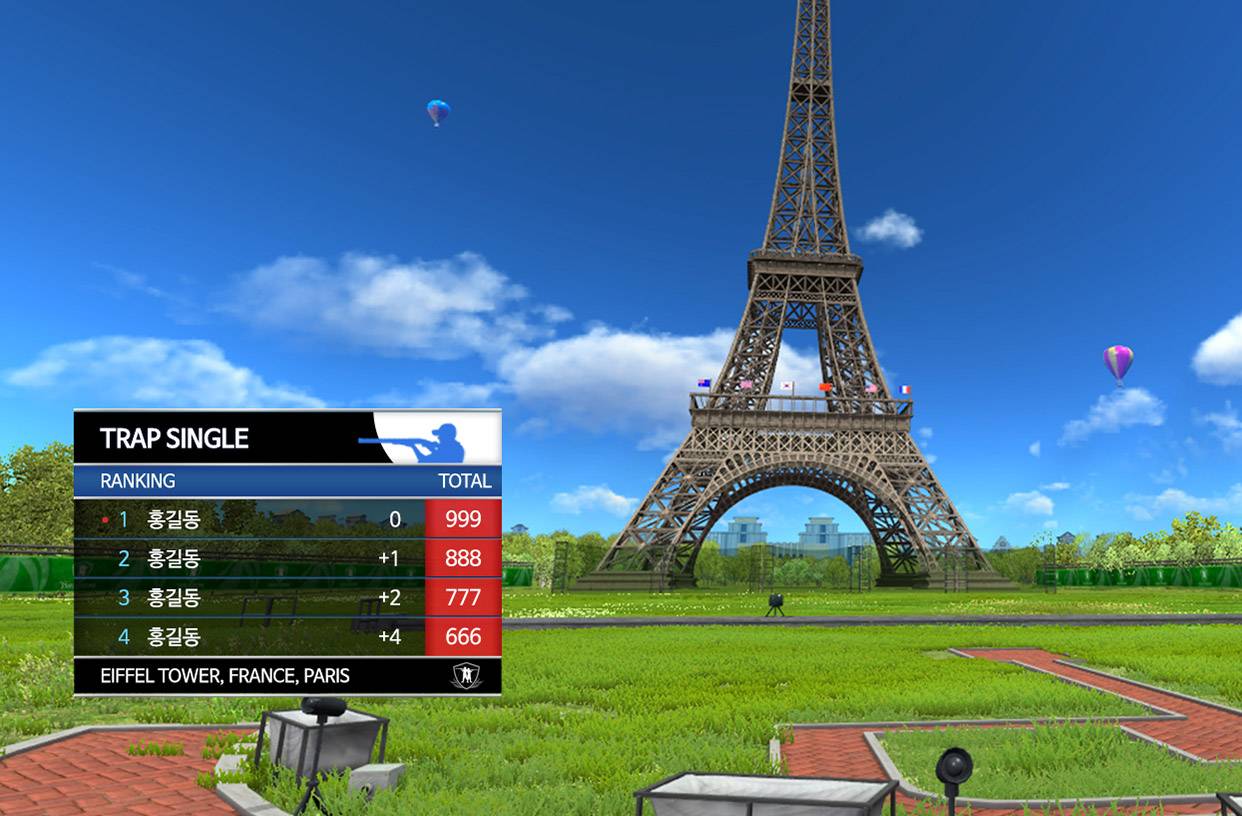Choose the rank 3 player row
Image resolution: width=1242 pixels, height=816 pixels.
point(287,597)
